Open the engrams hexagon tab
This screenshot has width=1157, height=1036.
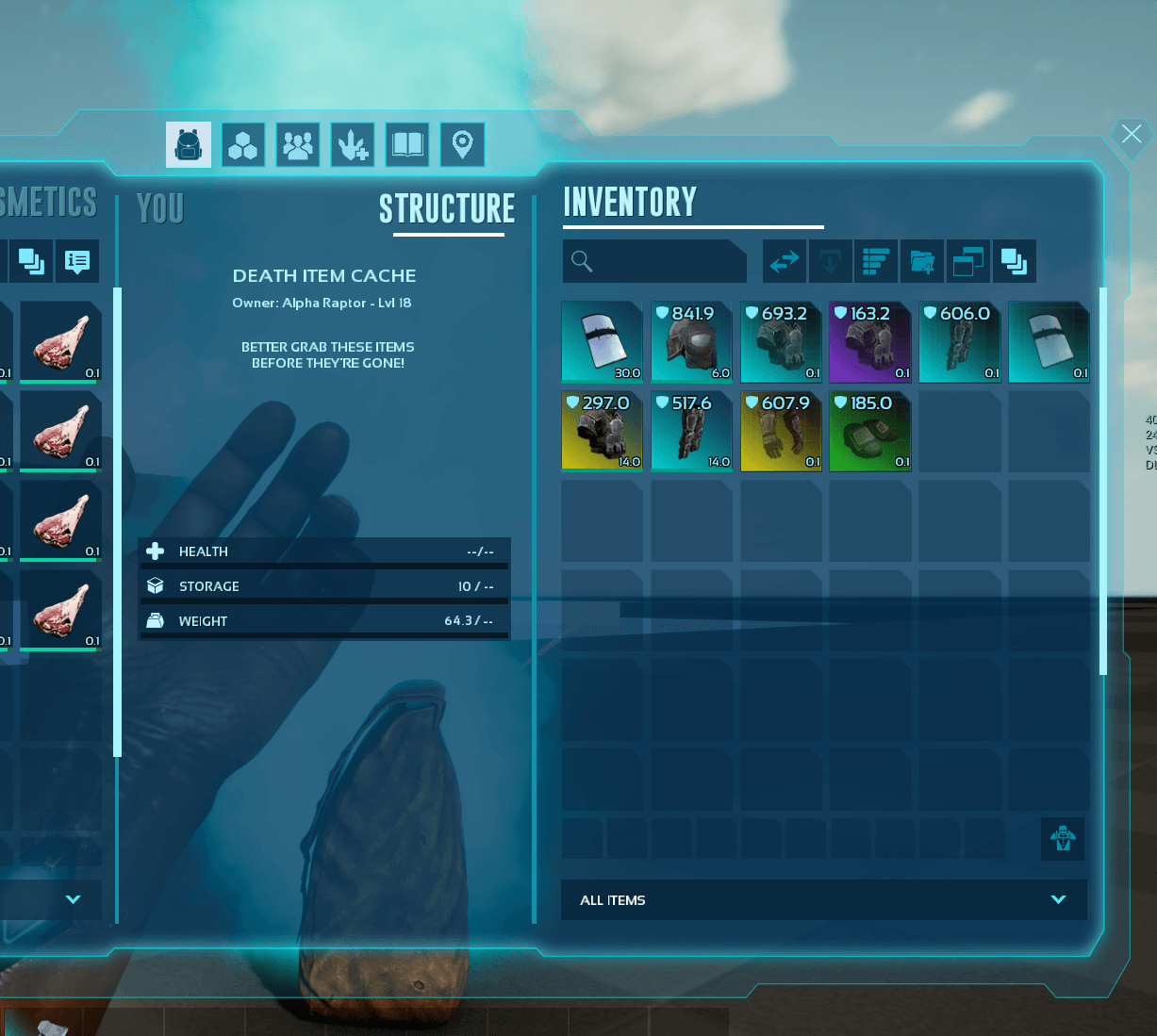coord(243,145)
